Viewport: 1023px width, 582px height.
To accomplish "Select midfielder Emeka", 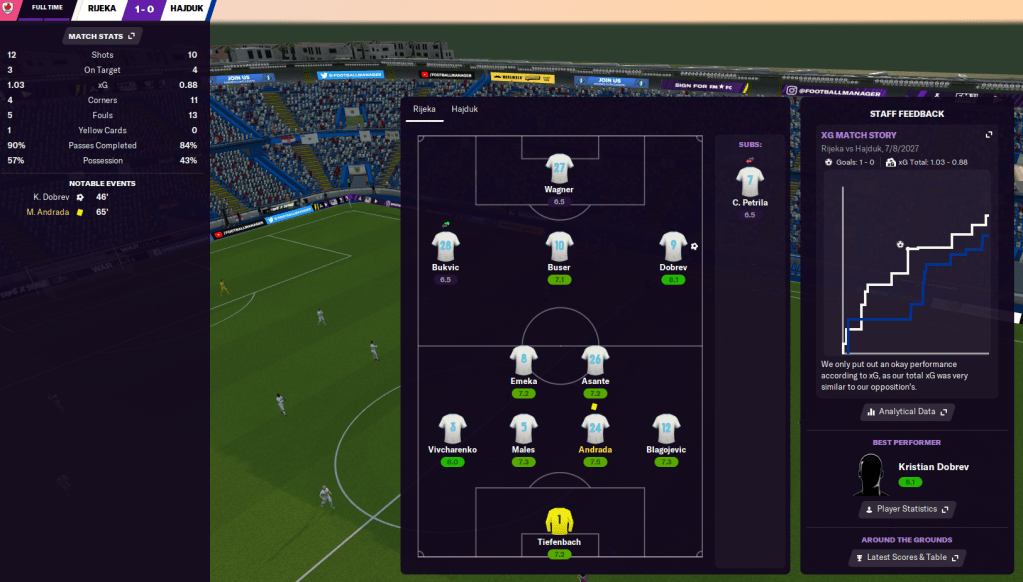I will (524, 360).
